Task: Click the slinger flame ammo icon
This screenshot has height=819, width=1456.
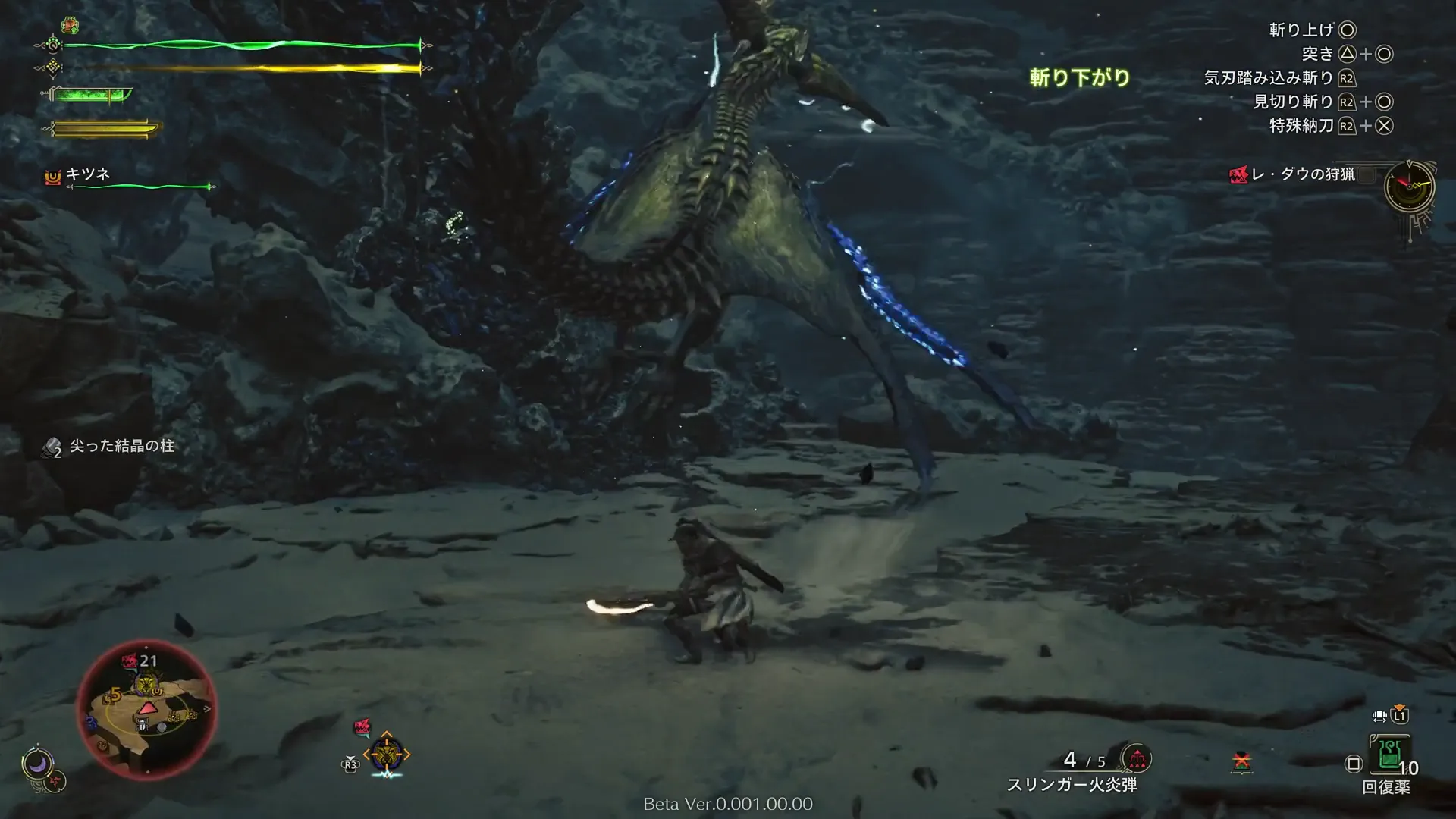Action: coord(1136,758)
